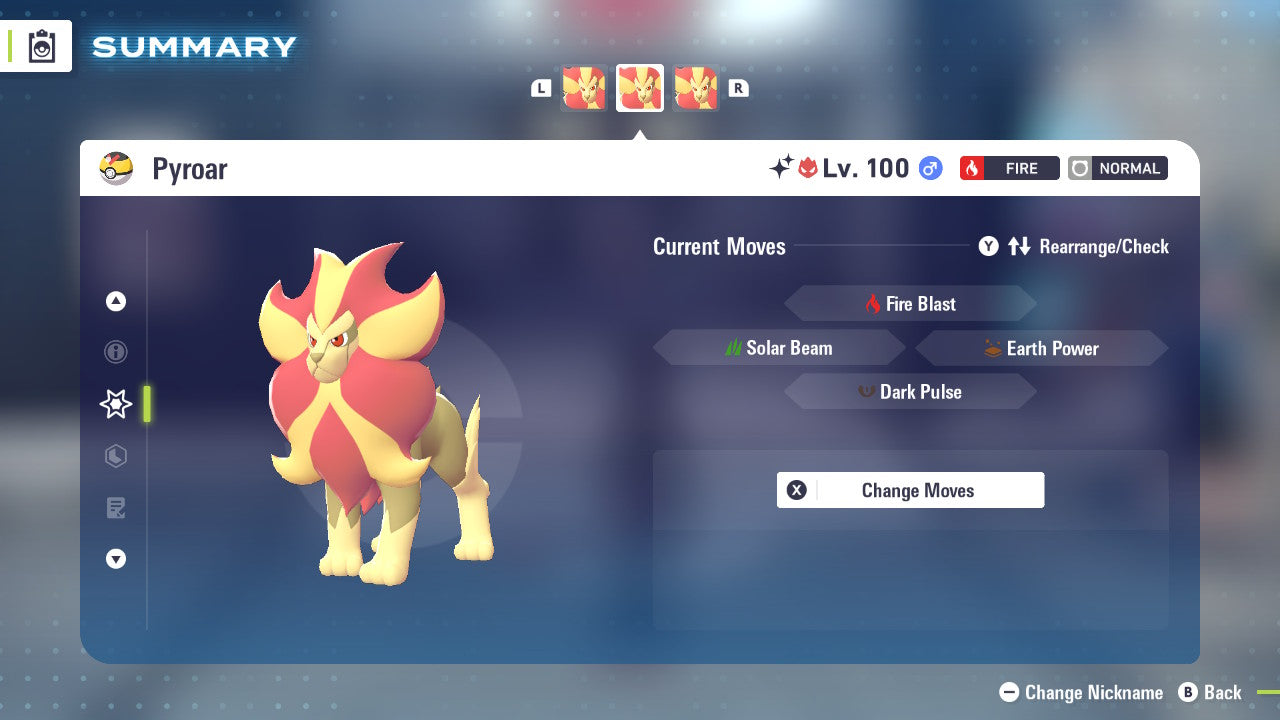Select the male gender symbol
This screenshot has width=1280, height=720.
click(929, 168)
